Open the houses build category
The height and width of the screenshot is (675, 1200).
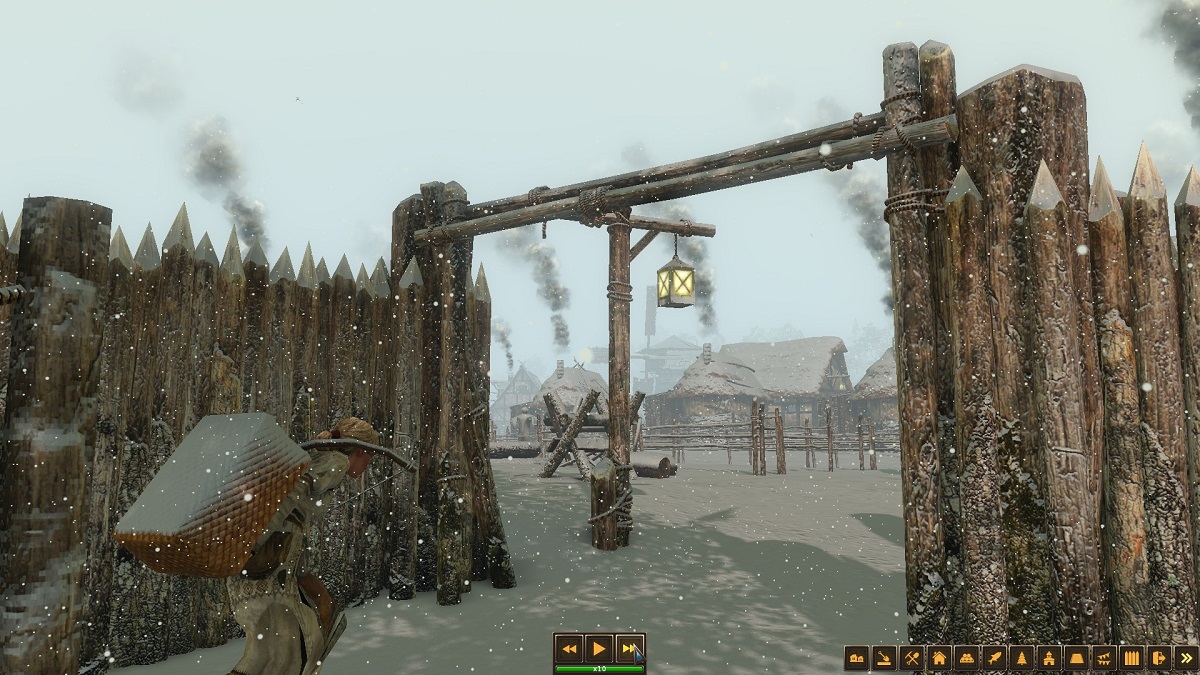[x=856, y=658]
